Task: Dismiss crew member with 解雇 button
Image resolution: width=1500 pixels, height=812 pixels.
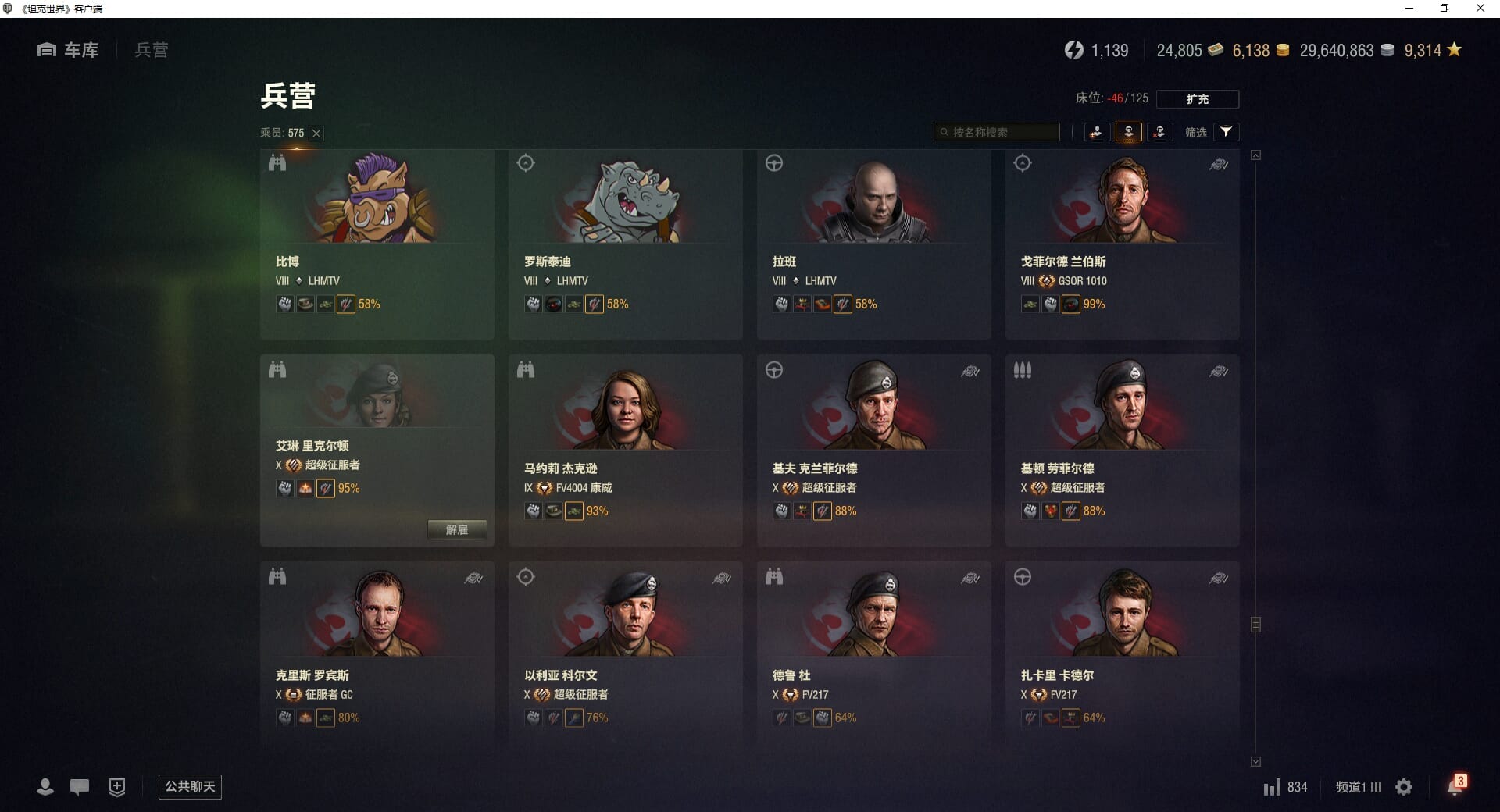Action: [457, 529]
